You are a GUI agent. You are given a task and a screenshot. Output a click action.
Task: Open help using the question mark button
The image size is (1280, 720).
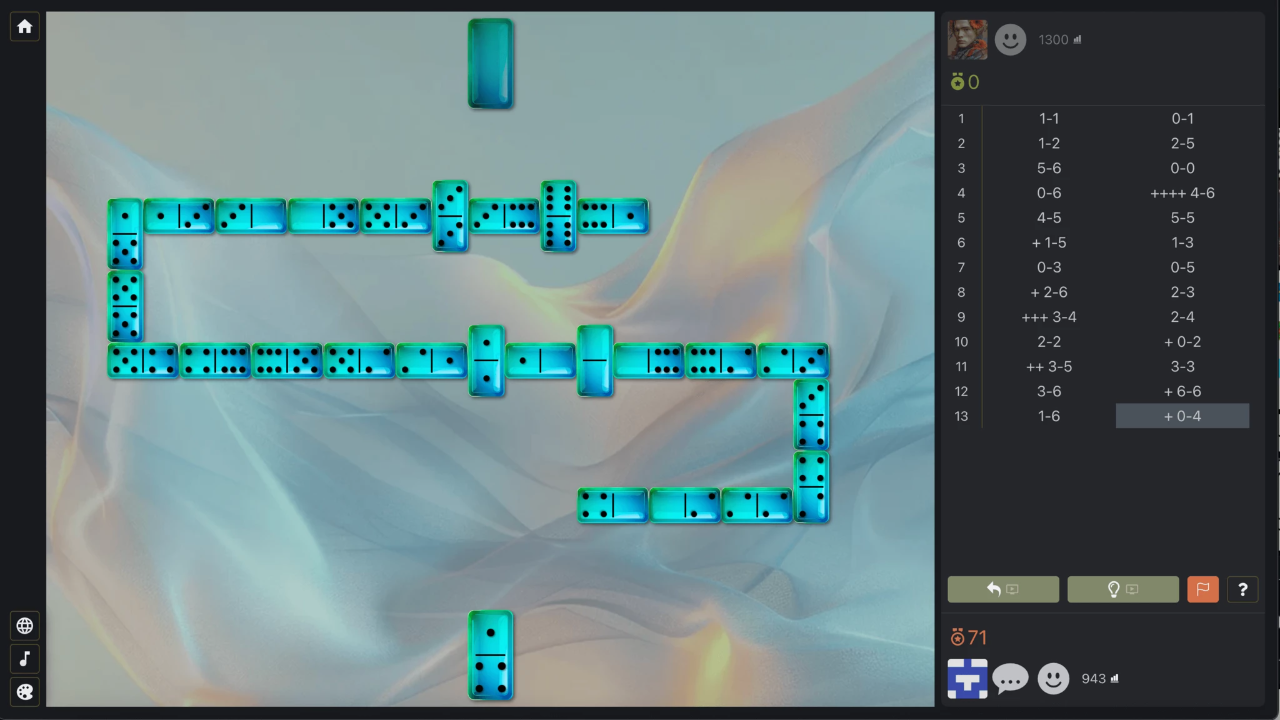[x=1242, y=589]
